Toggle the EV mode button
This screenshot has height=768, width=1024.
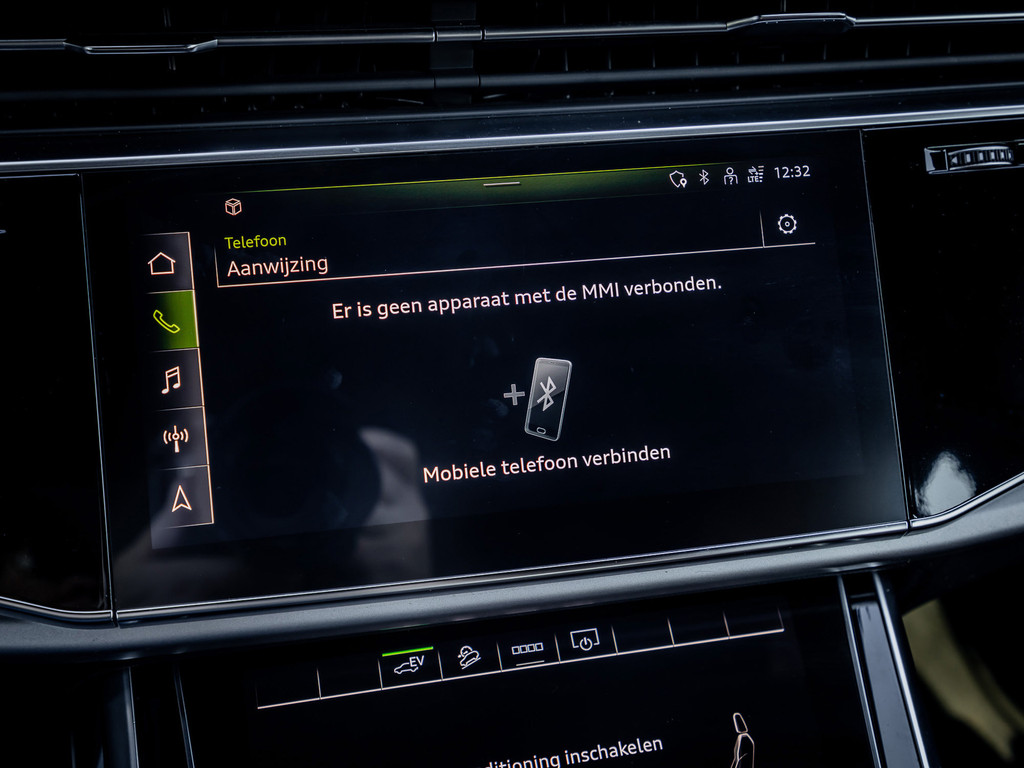click(408, 663)
